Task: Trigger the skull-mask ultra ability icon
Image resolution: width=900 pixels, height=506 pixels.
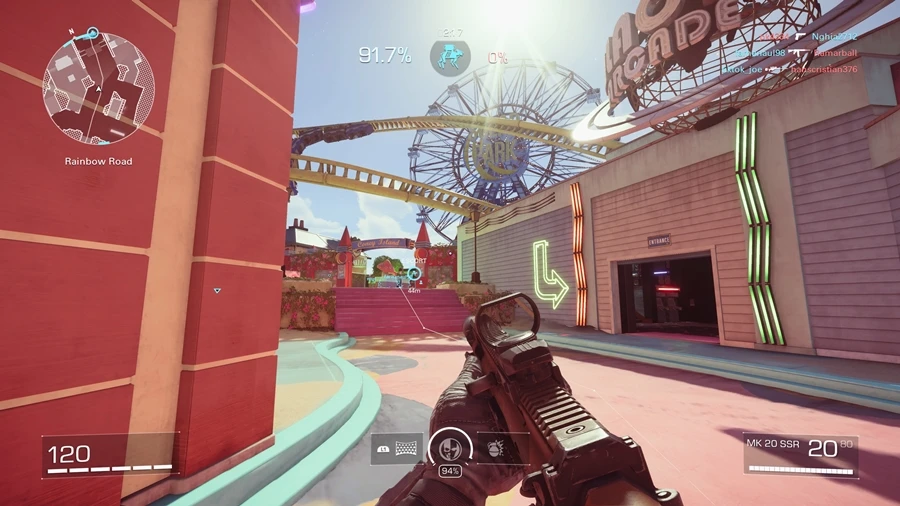Action: [x=449, y=447]
